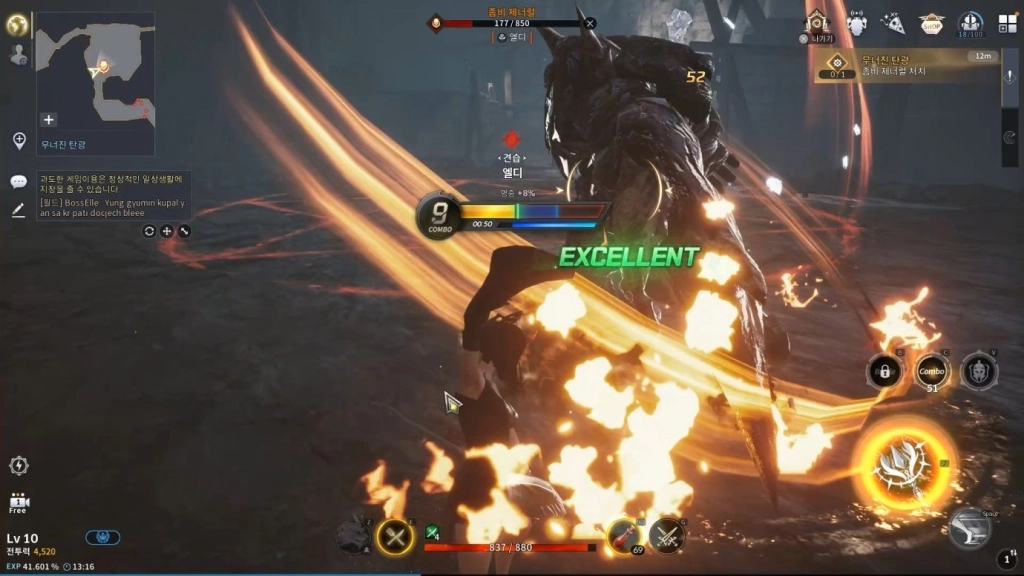1024x576 pixels.
Task: Click the padlock target lock button
Action: pos(883,372)
